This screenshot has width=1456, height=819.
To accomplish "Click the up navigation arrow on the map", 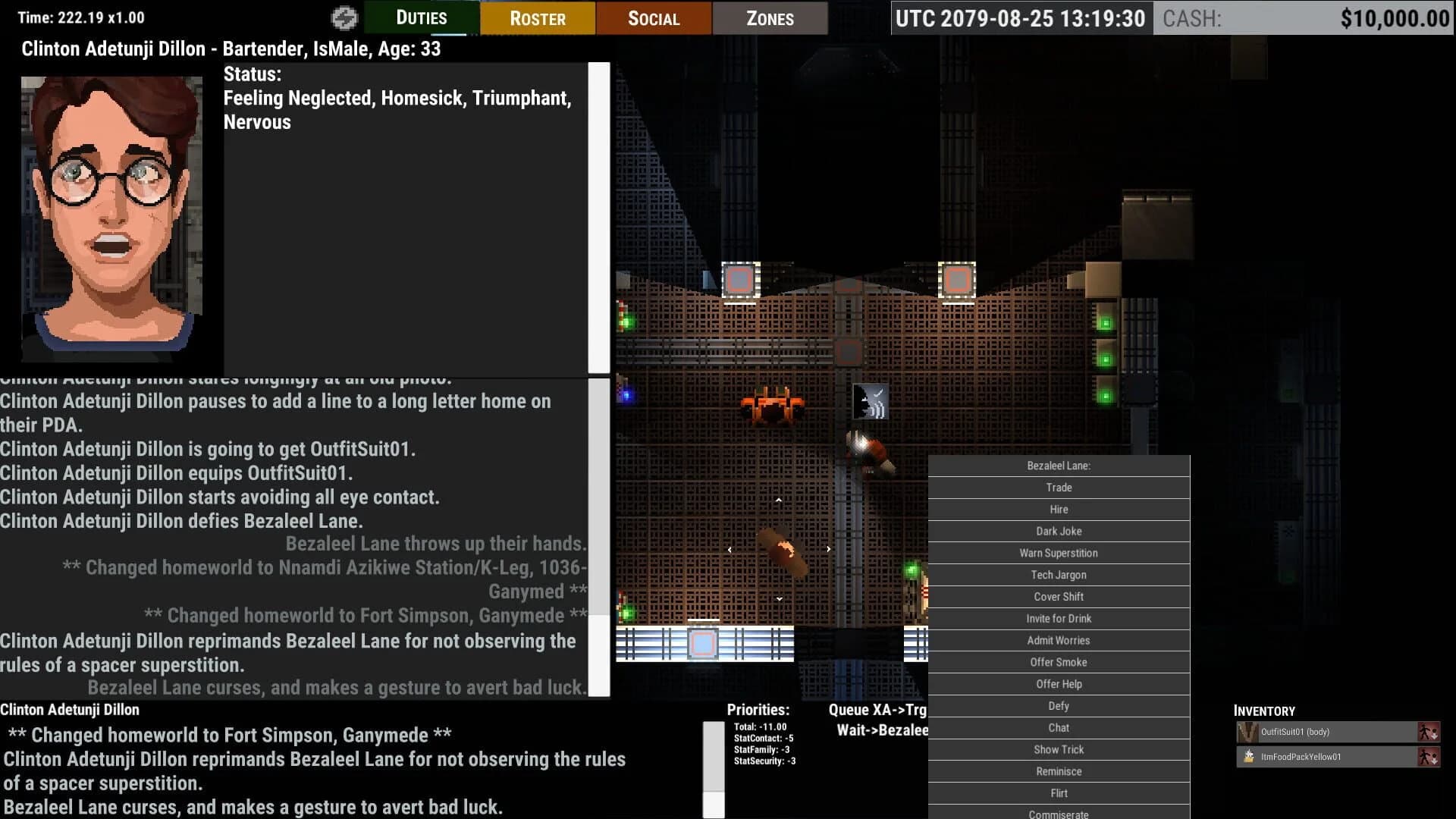I will (x=778, y=499).
